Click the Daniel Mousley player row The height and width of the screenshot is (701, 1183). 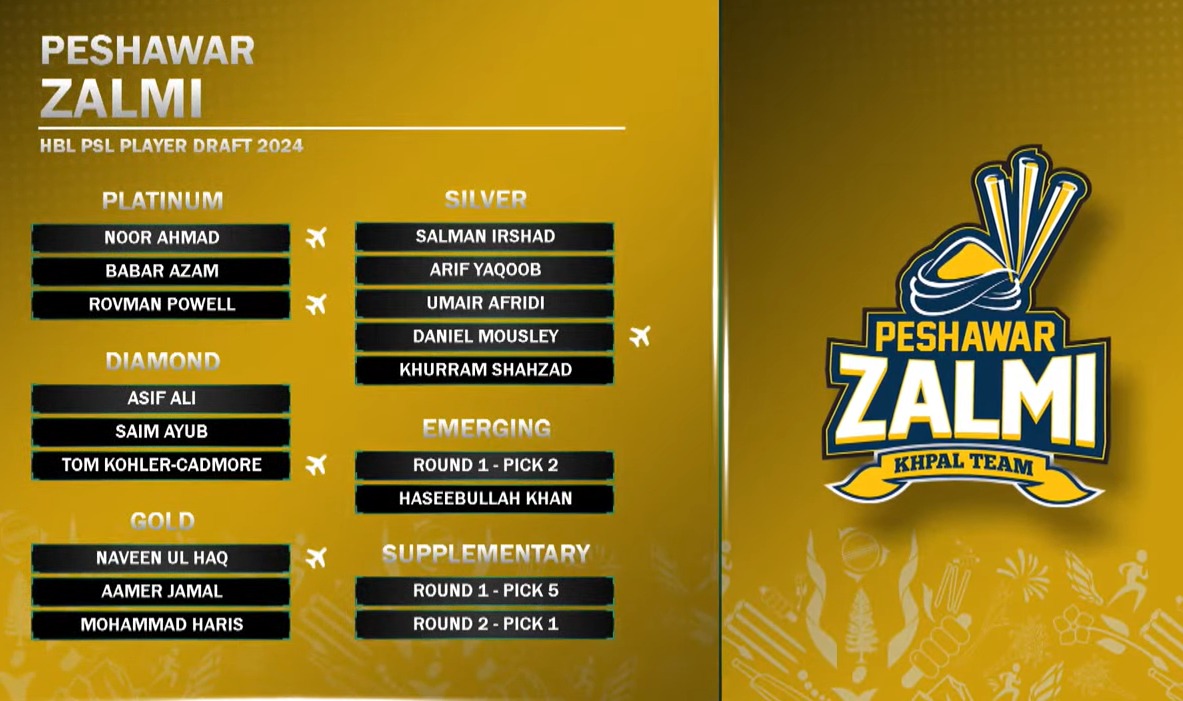click(485, 337)
